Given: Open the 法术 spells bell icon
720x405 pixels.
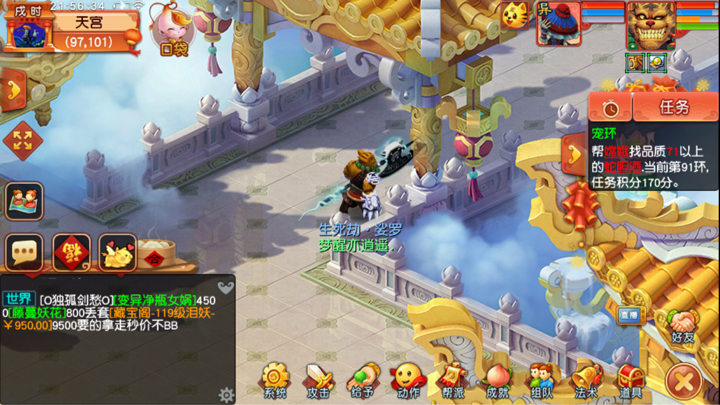Looking at the screenshot, I should click(586, 380).
